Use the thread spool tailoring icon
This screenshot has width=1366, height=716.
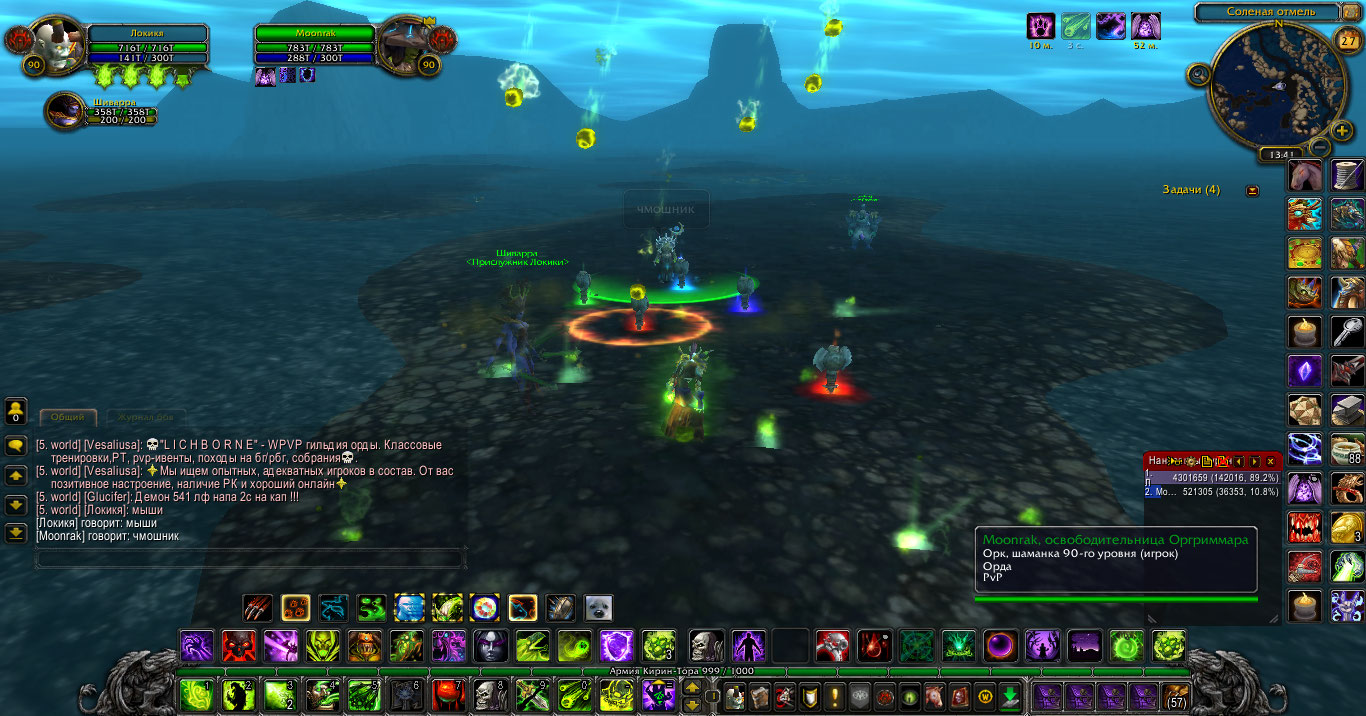(1347, 175)
